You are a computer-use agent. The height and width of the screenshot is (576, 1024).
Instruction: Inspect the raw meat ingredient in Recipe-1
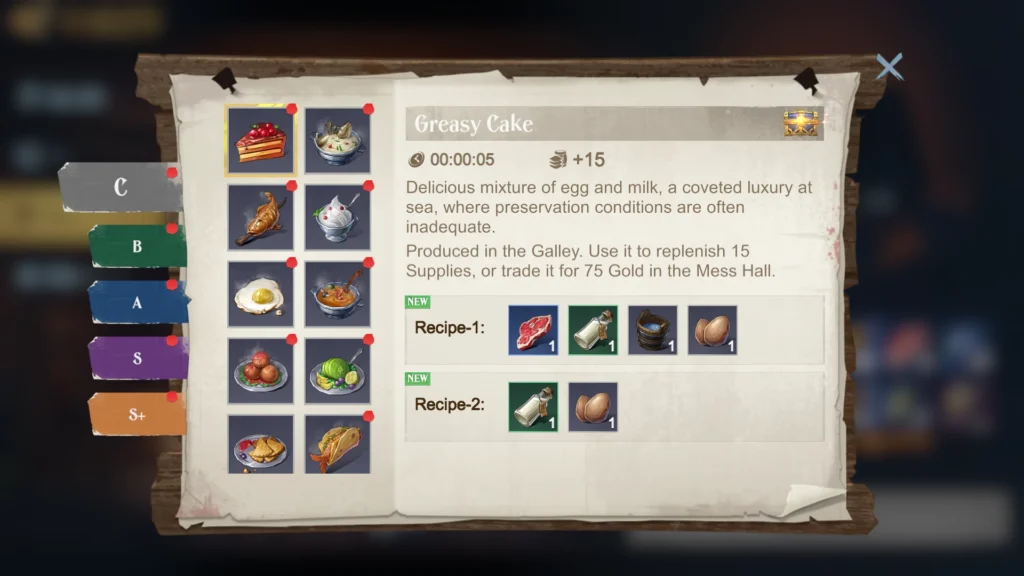[x=533, y=330]
